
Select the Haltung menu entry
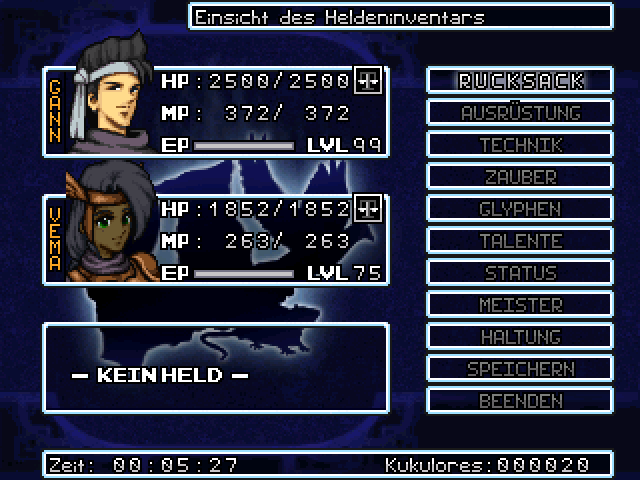click(x=520, y=337)
